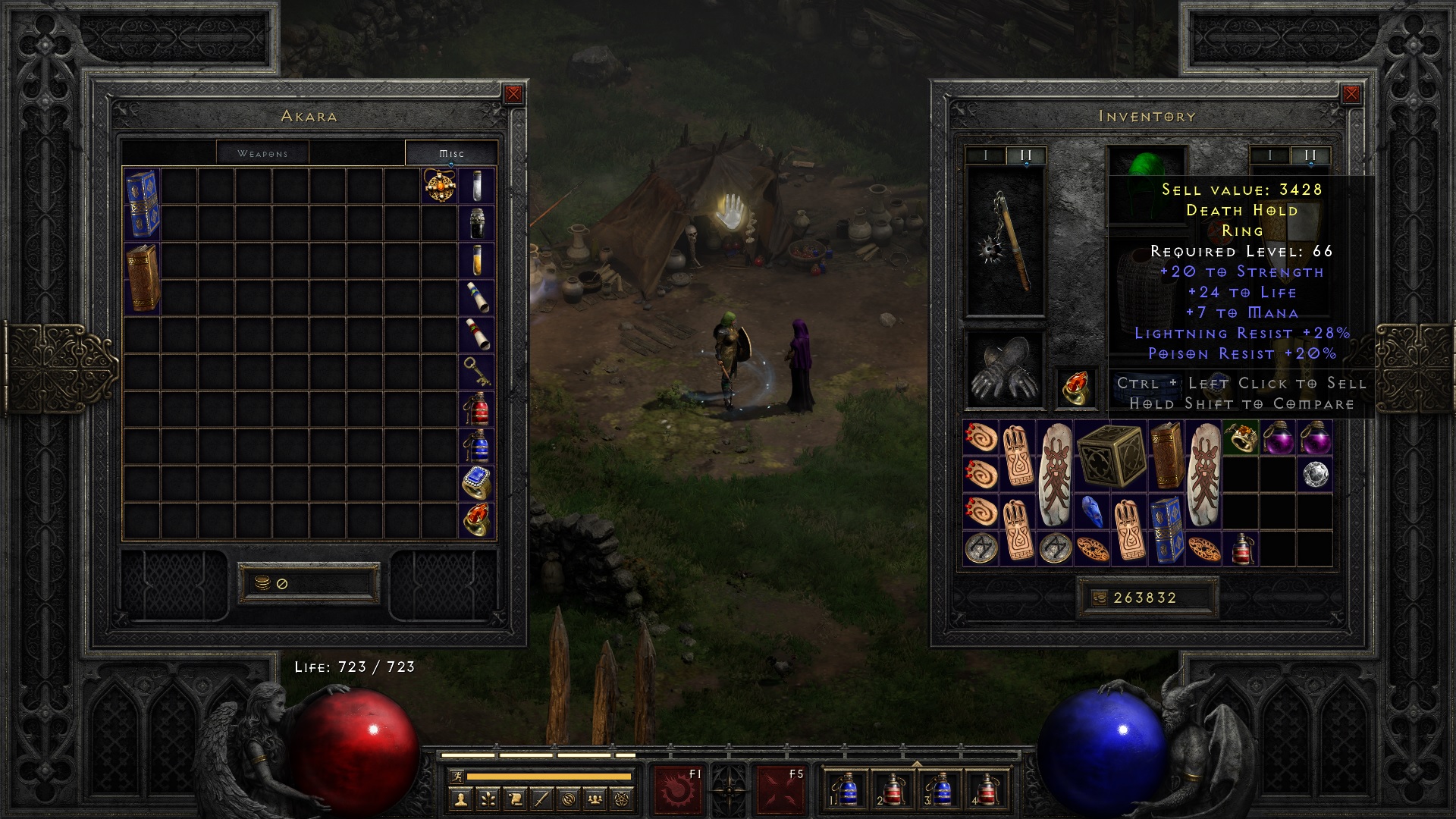Close the Akara trade window

(513, 93)
